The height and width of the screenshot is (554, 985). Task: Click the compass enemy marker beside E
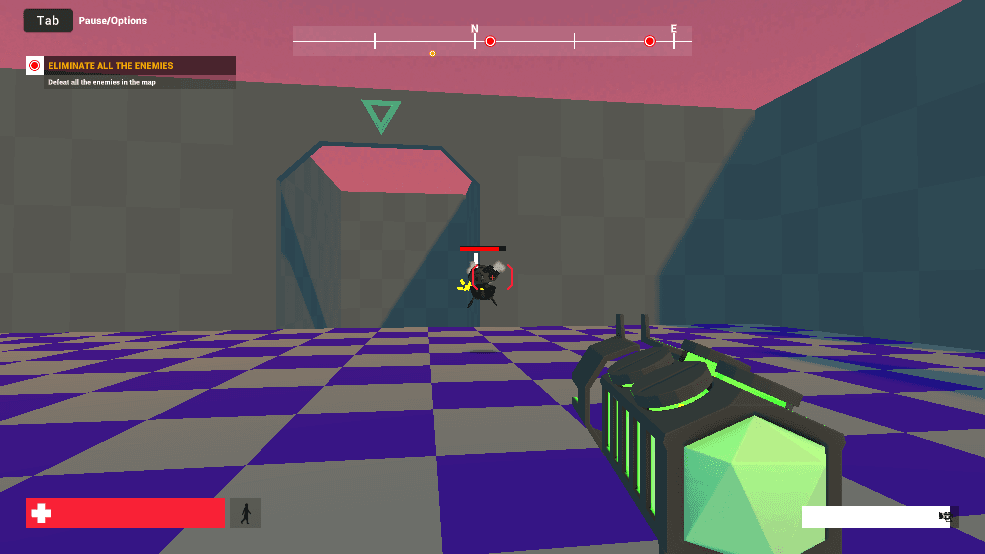[x=650, y=41]
